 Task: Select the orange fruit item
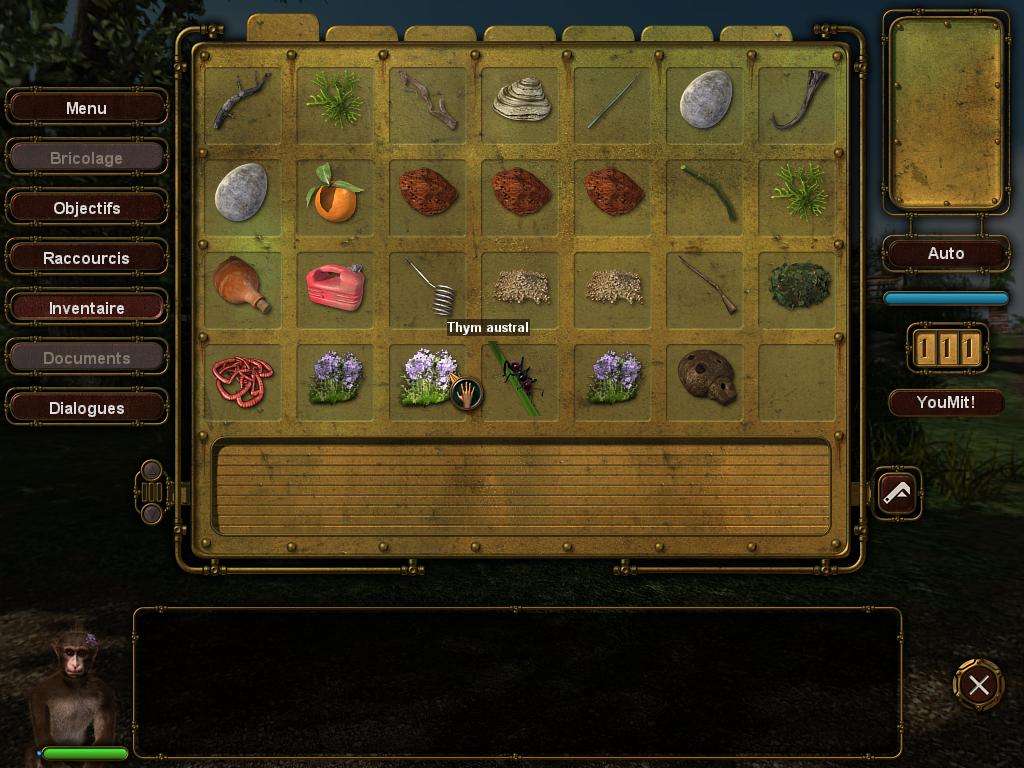tap(335, 193)
